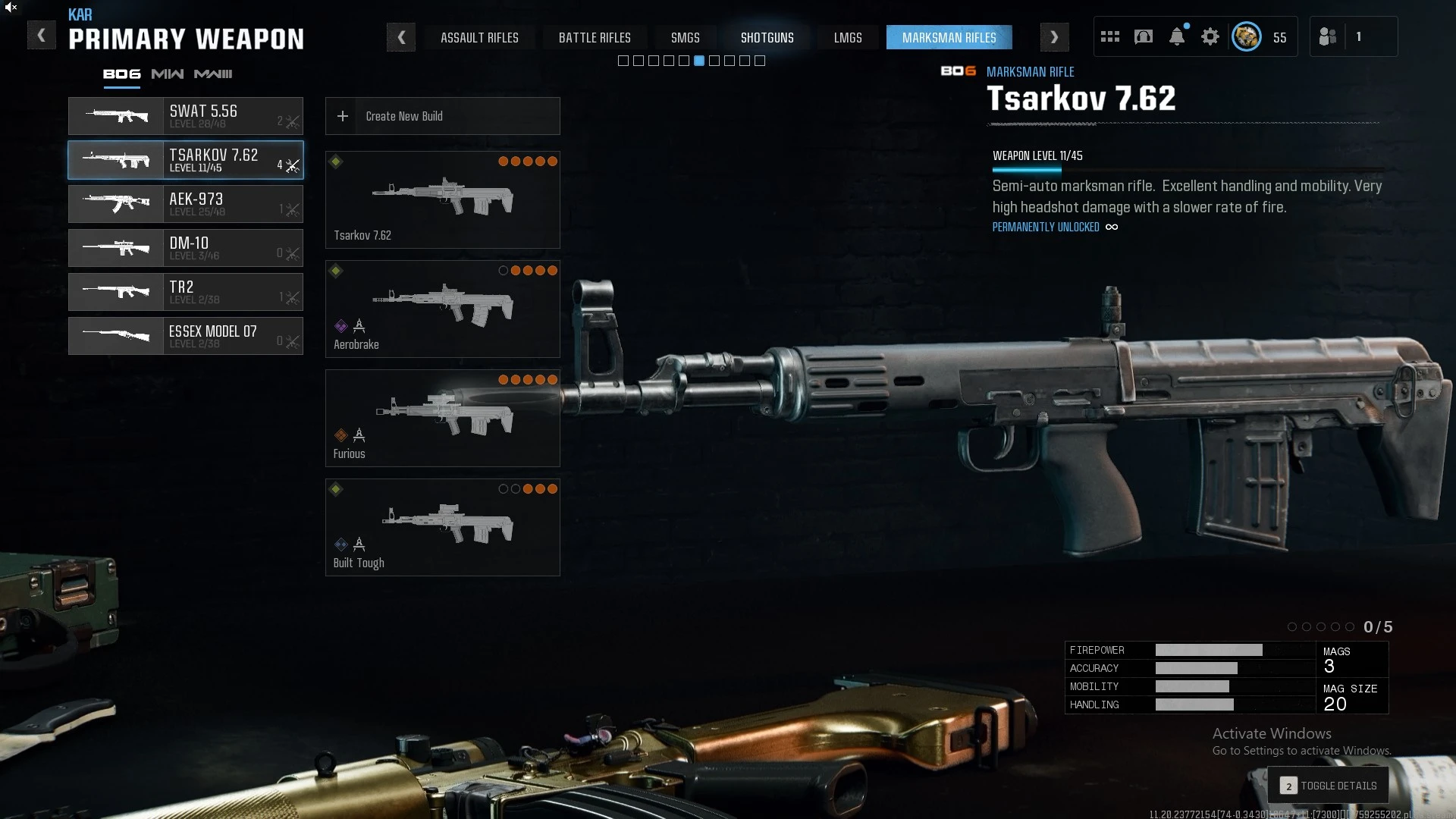This screenshot has width=1456, height=819.
Task: Open the Battle Rifles category
Action: tap(595, 37)
